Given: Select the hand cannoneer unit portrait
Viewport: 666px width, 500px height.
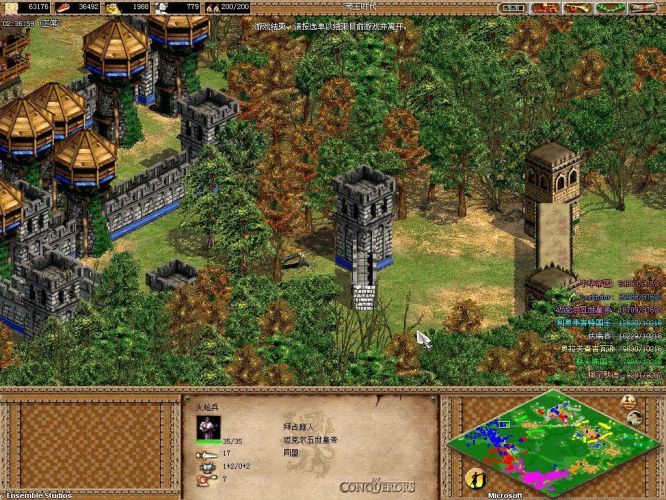Looking at the screenshot, I should [x=207, y=426].
